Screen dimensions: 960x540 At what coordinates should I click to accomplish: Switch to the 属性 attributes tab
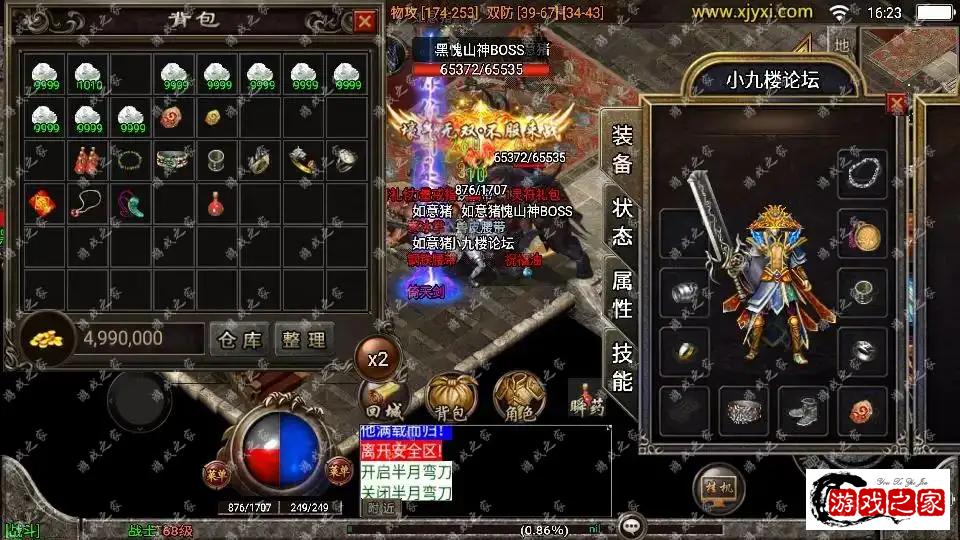tap(622, 293)
